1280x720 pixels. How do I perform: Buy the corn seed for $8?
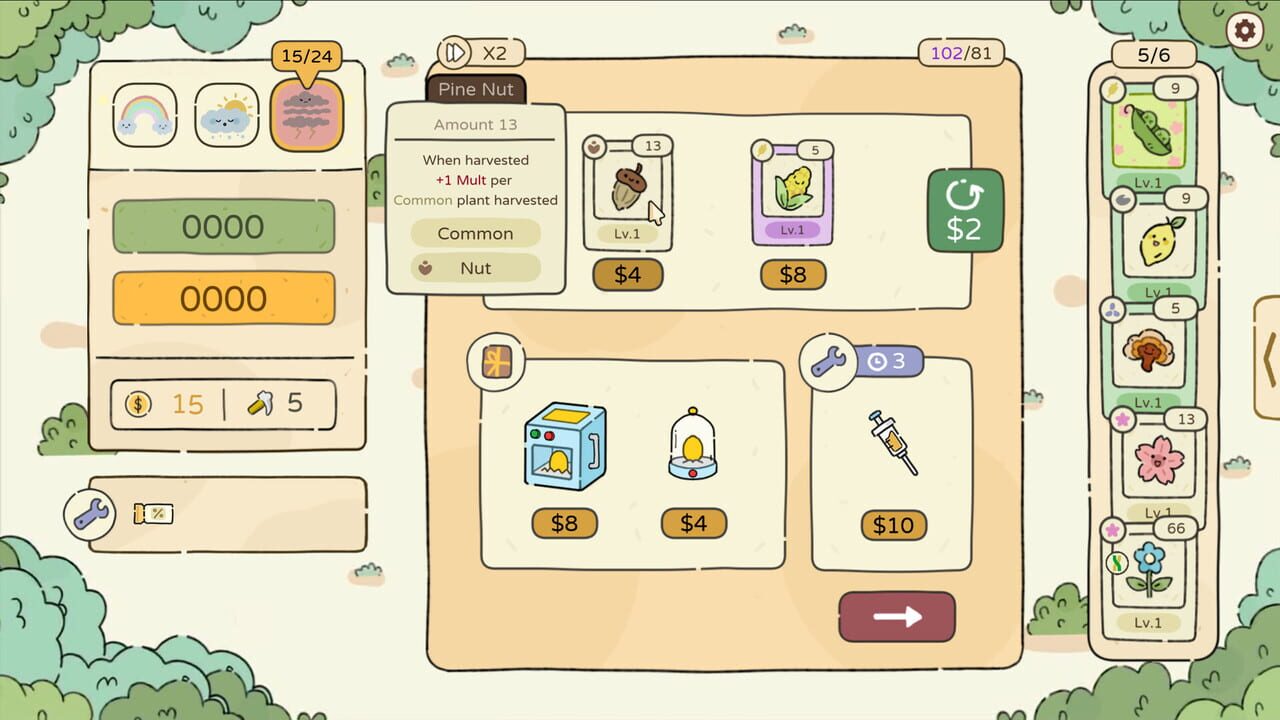pyautogui.click(x=793, y=275)
